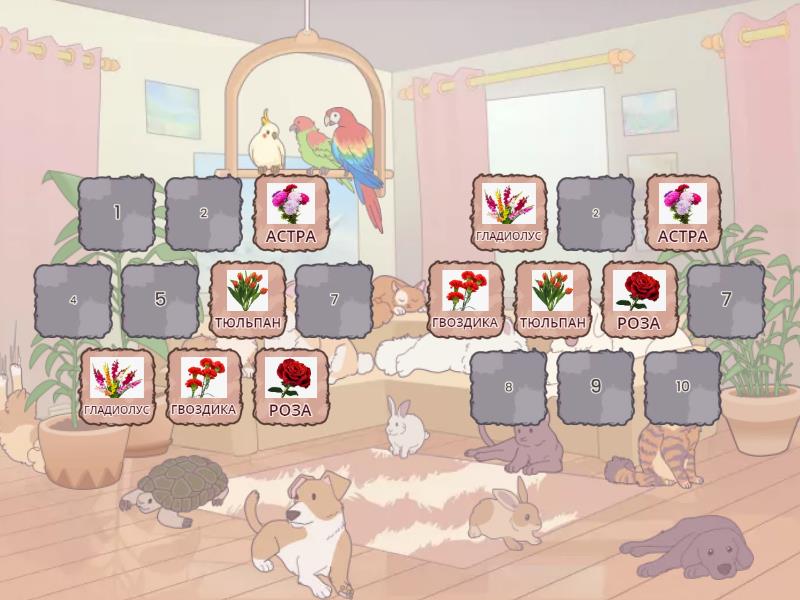Flip tile 2 next to tile 1

[x=204, y=212]
